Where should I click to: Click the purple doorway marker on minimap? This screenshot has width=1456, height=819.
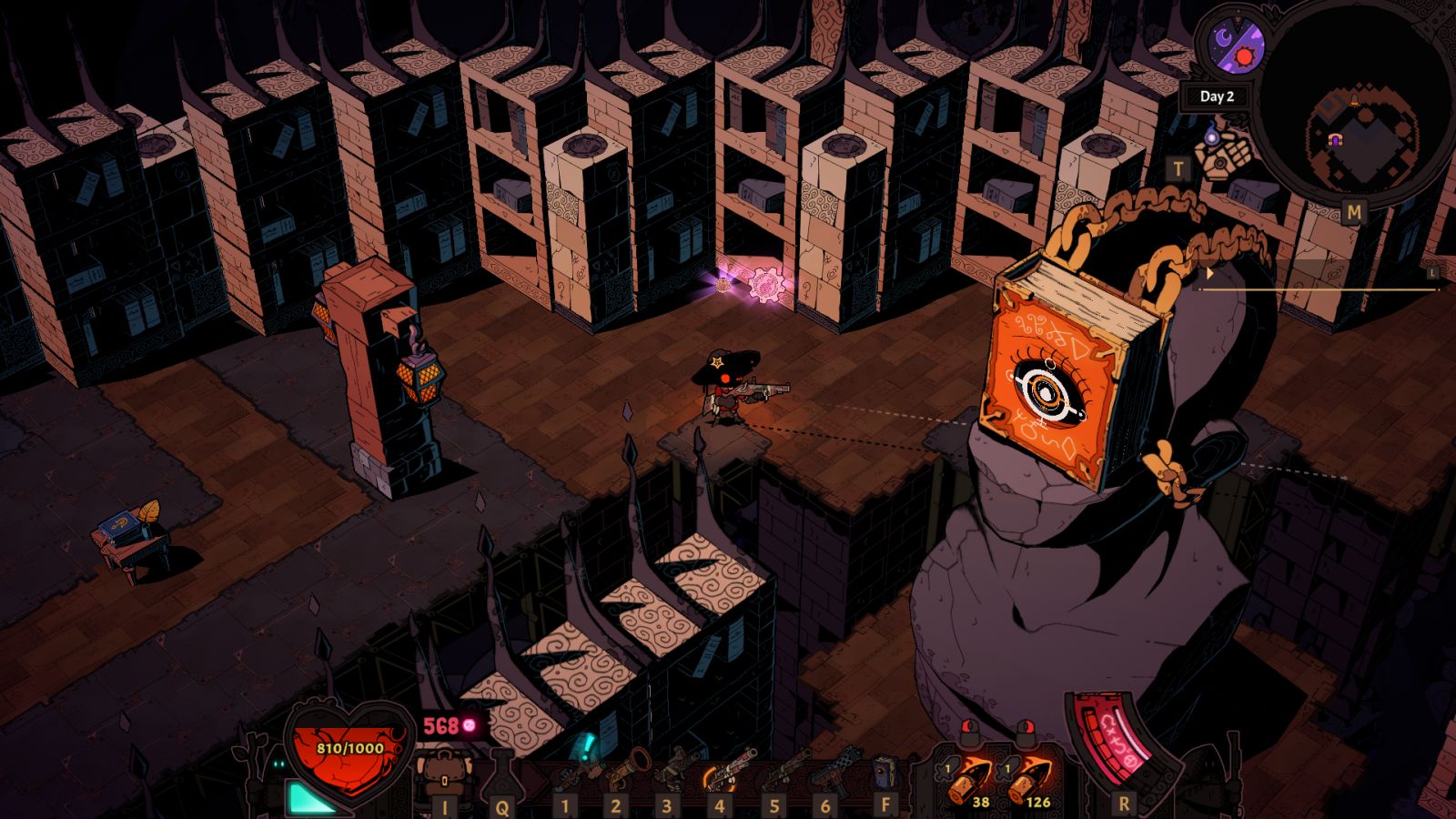point(1335,139)
